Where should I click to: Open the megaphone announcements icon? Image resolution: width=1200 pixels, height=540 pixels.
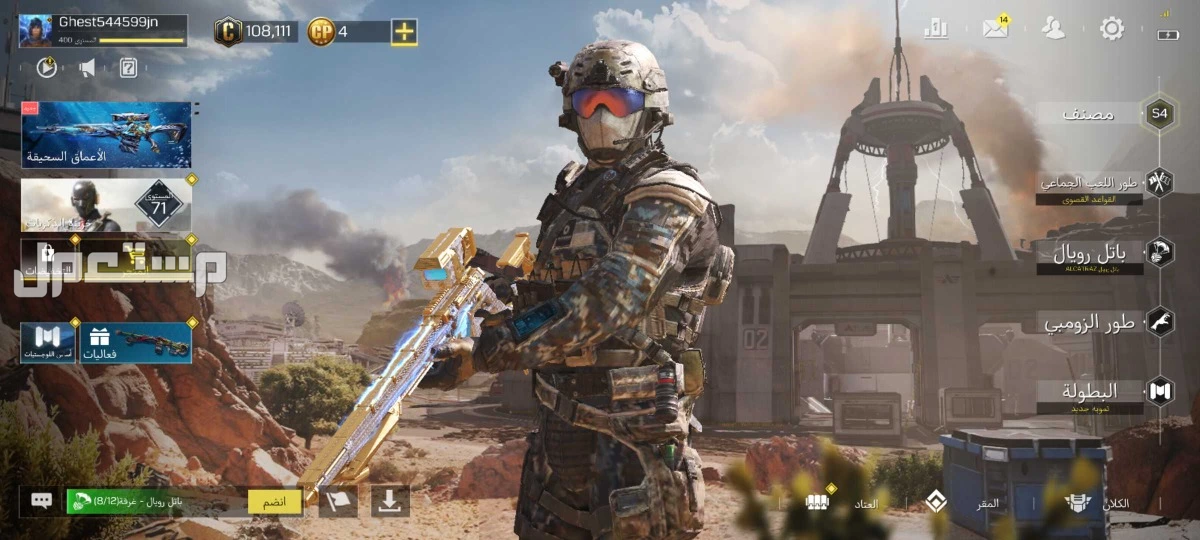pyautogui.click(x=87, y=68)
